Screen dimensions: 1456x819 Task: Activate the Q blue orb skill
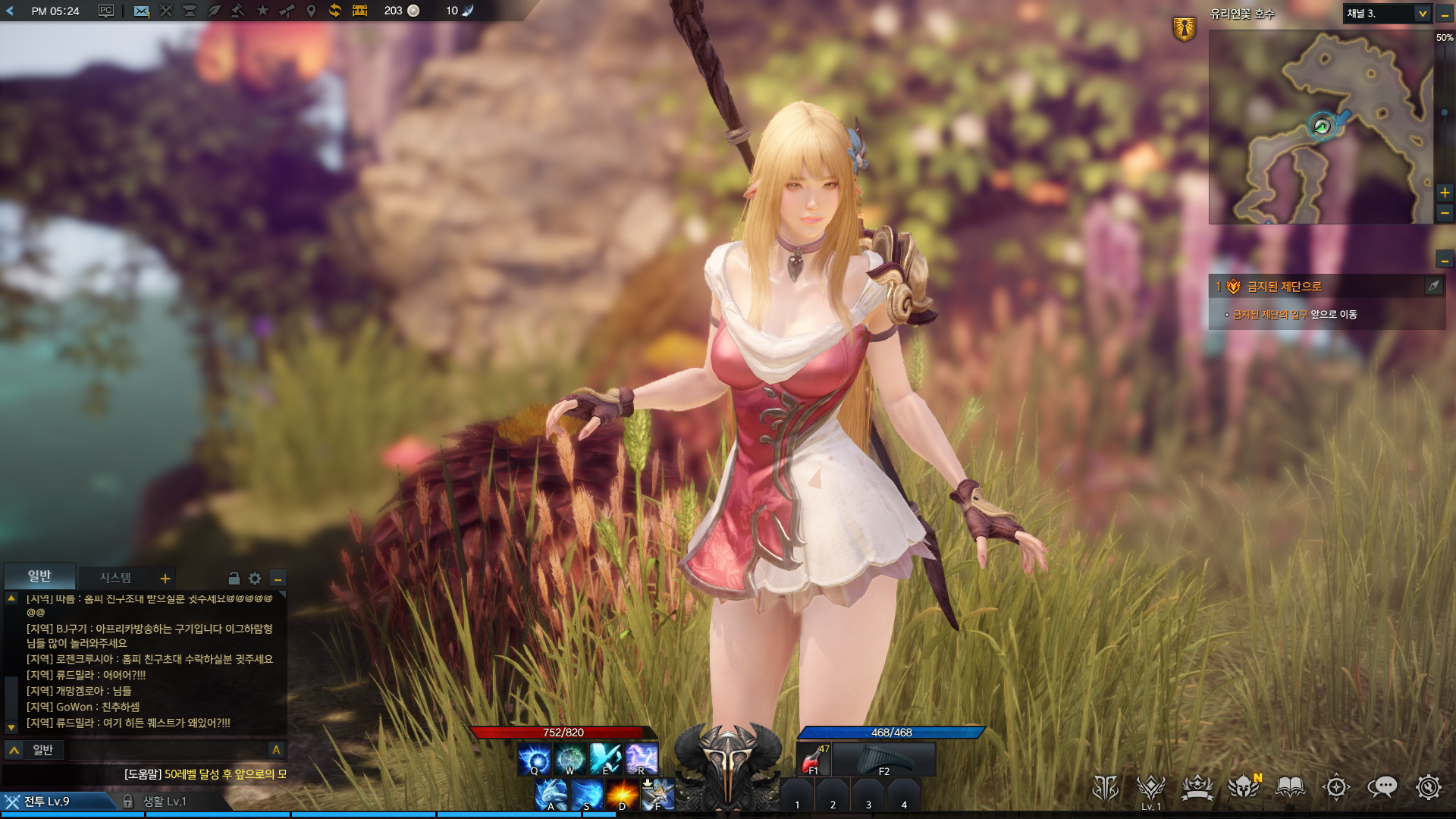tap(535, 758)
